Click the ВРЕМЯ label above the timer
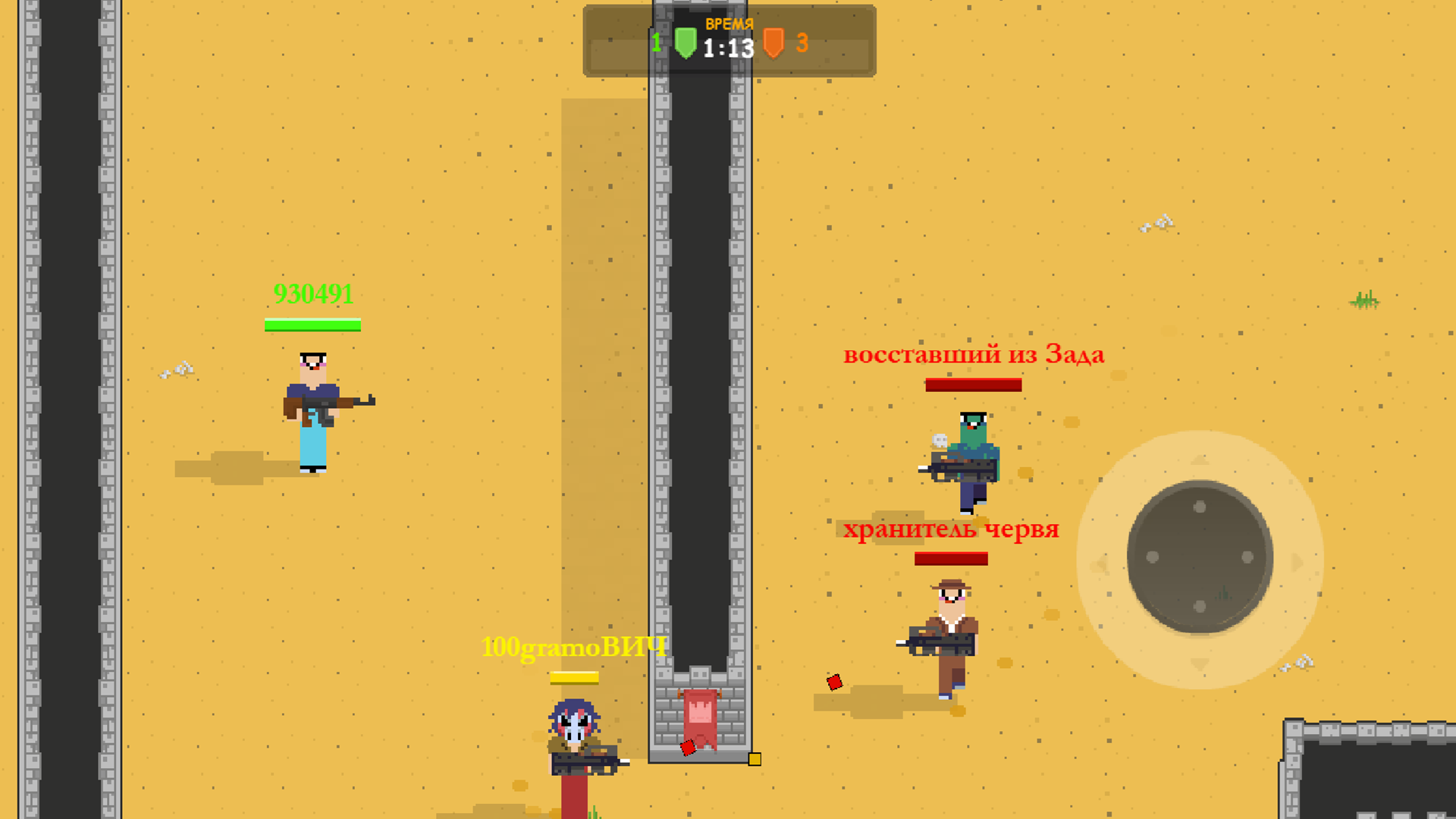Screen dimensions: 1456x819 click(728, 24)
